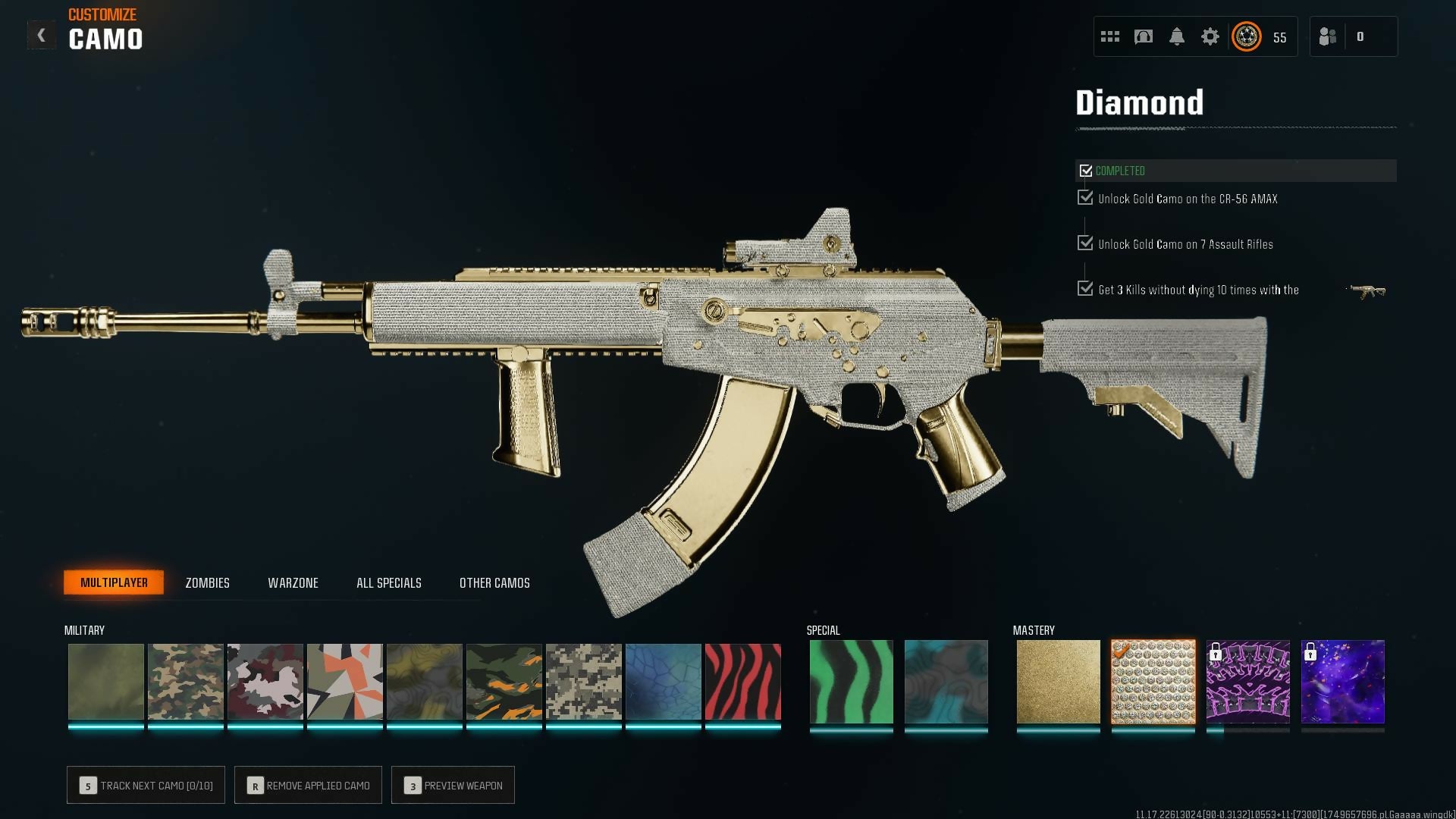Choose the orange geometric splinter camo
This screenshot has width=1456, height=819.
(344, 681)
